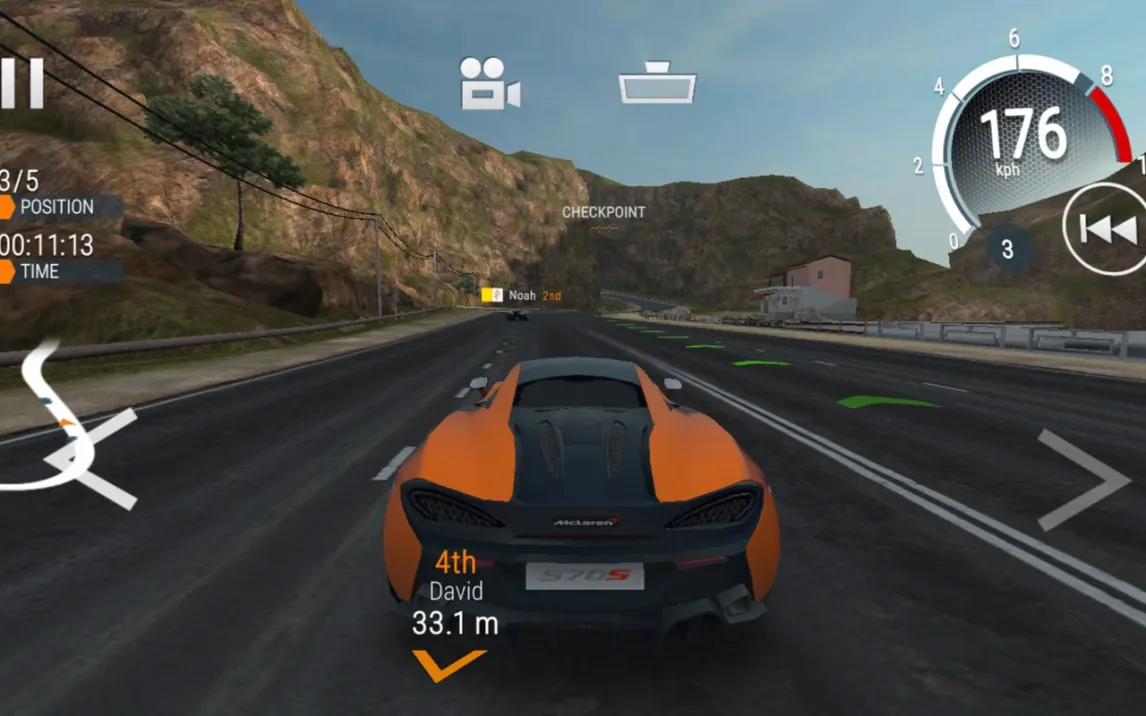Tap the orange brake chevron below David
Image resolution: width=1146 pixels, height=716 pixels.
point(449,664)
